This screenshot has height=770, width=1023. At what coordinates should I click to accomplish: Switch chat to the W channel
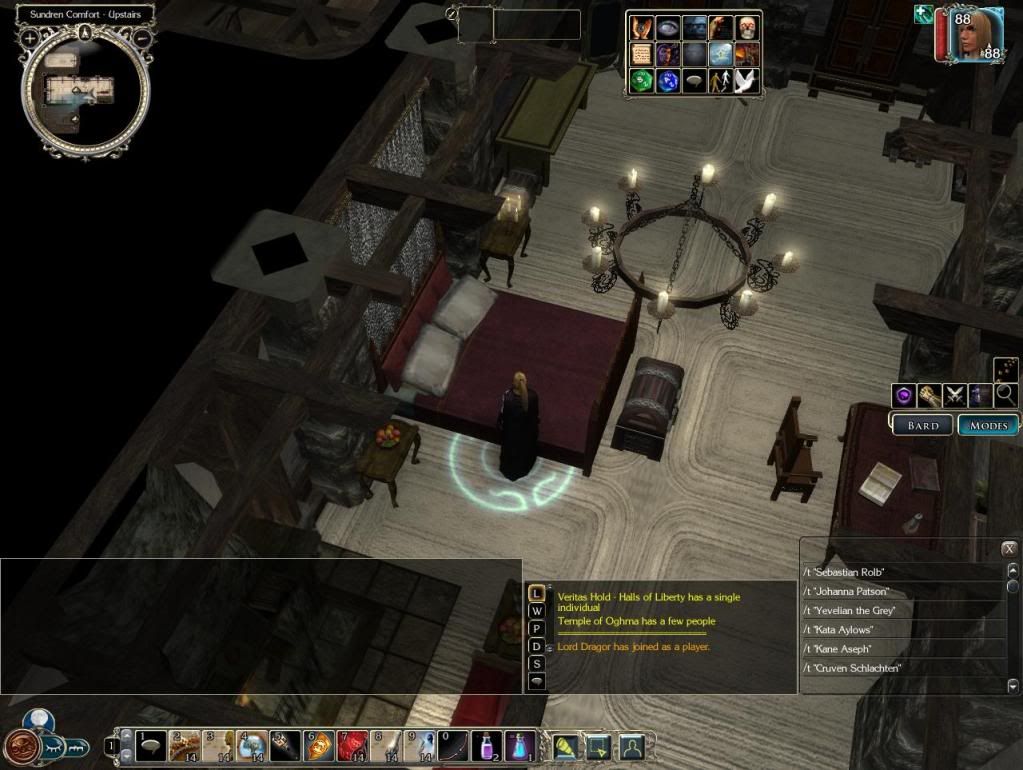coord(537,611)
